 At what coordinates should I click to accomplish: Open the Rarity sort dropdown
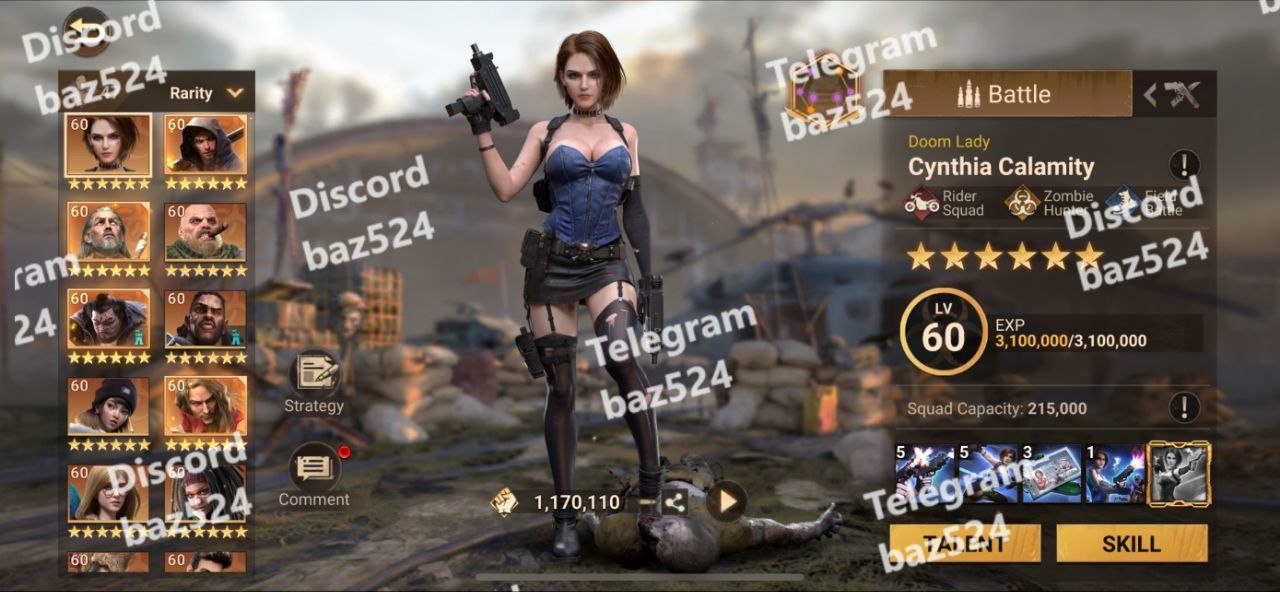(206, 93)
